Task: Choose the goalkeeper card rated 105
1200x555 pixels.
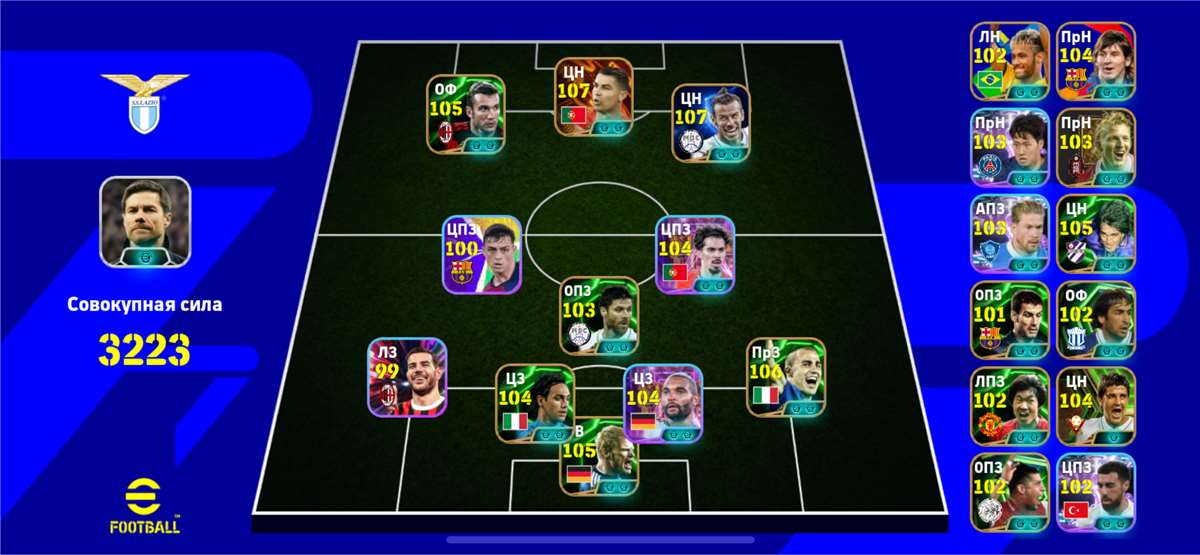Action: [598, 456]
